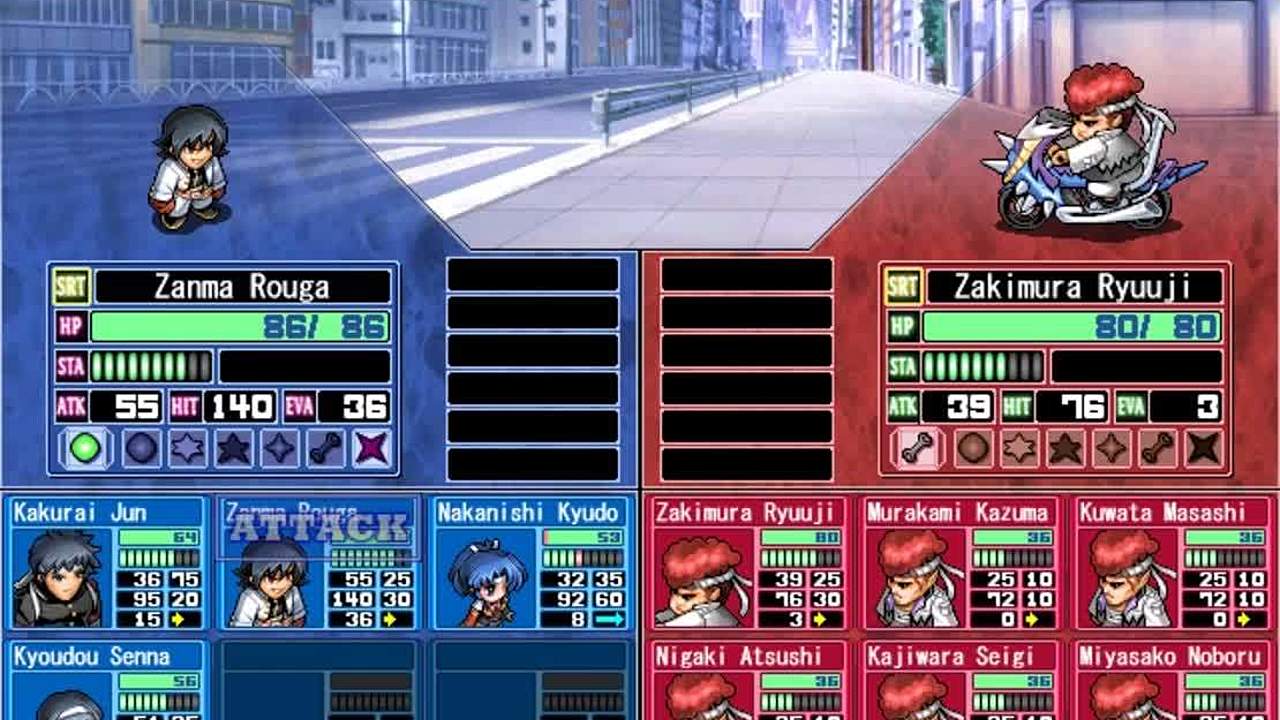Click the SRT badge beside Zanma Rouga's name
The height and width of the screenshot is (720, 1280).
pos(72,287)
